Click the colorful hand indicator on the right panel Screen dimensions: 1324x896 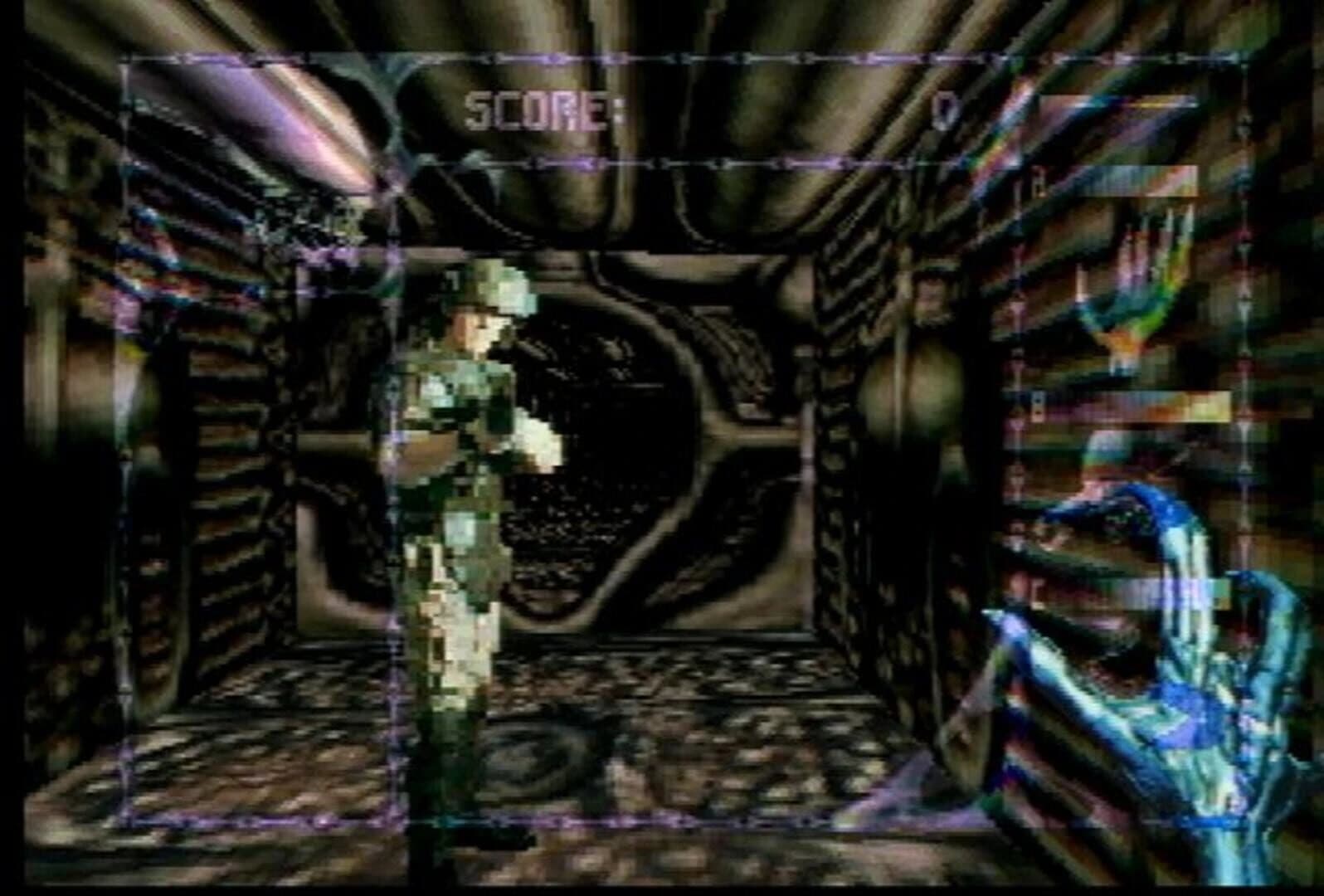(1145, 290)
